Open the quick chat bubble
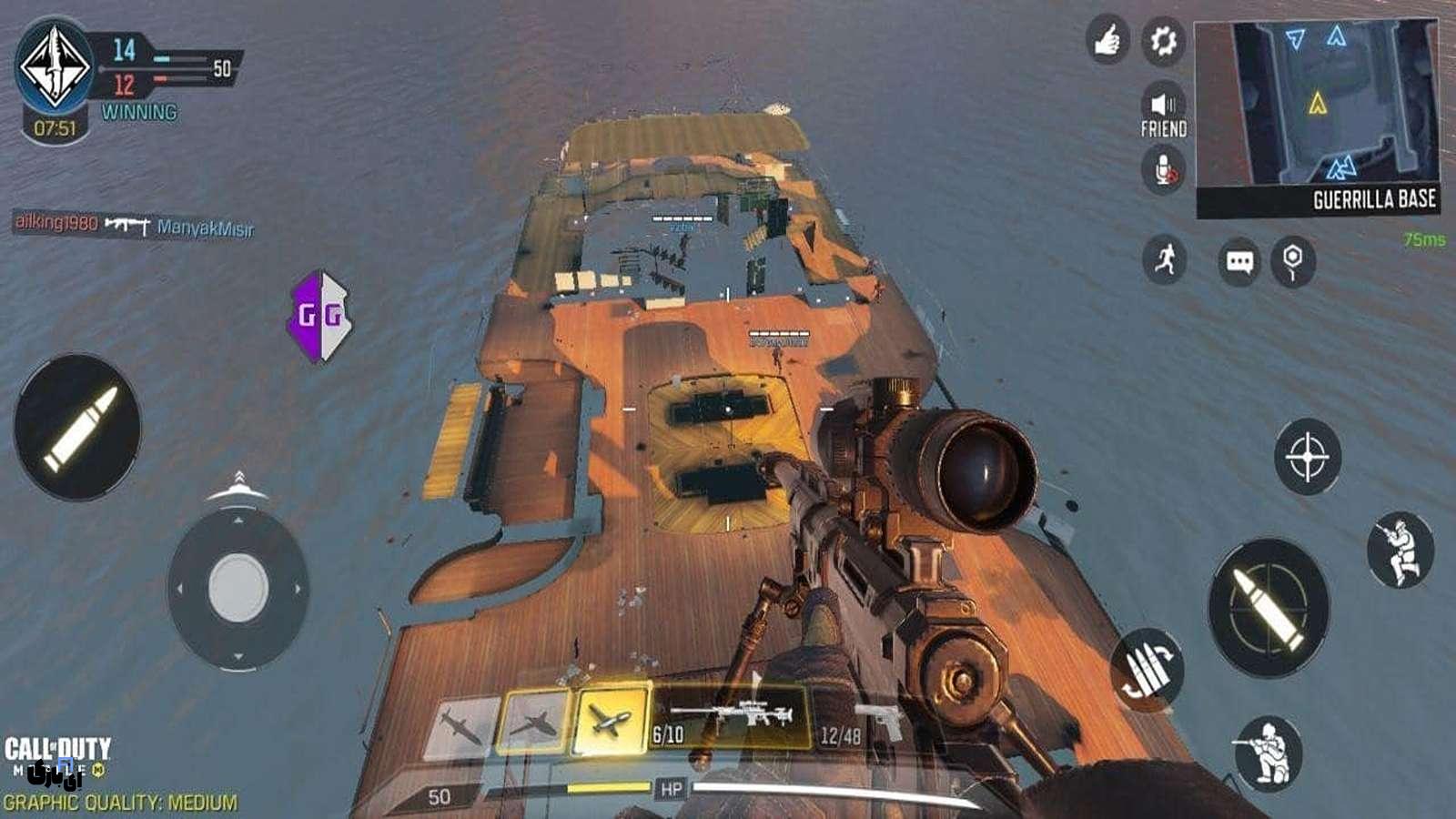The height and width of the screenshot is (819, 1456). tap(1239, 262)
